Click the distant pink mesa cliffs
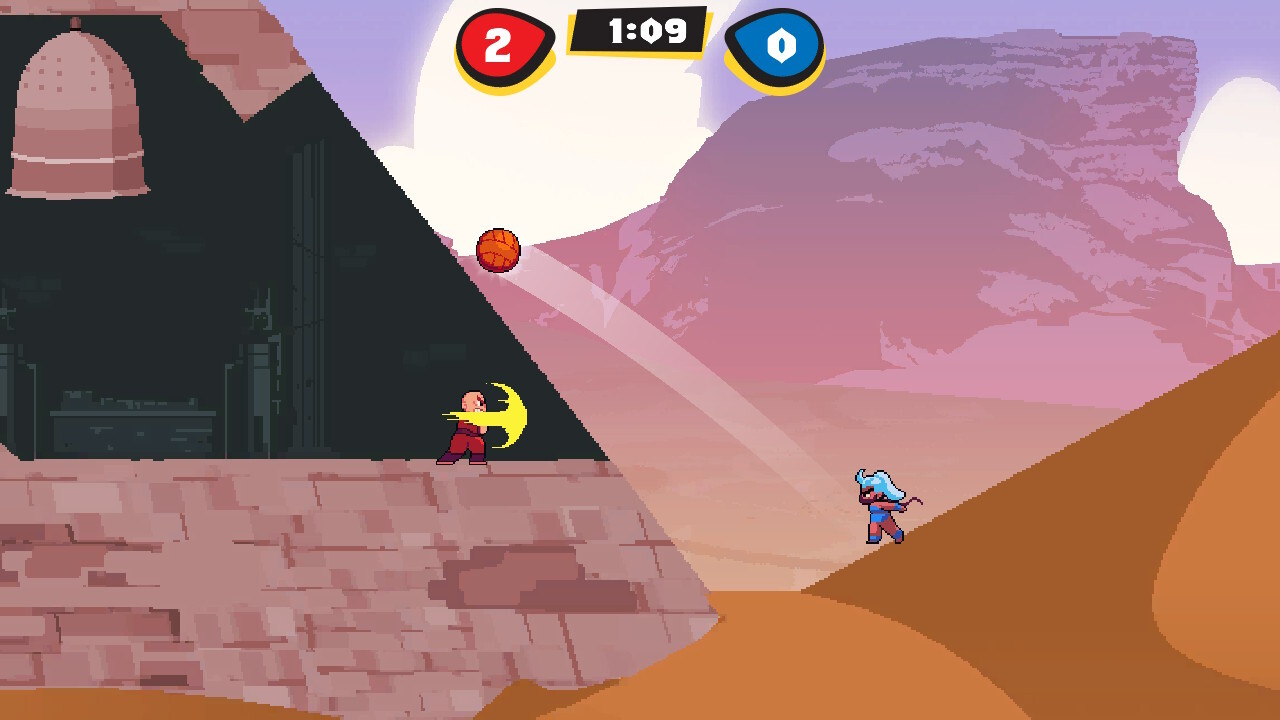This screenshot has width=1280, height=720. pyautogui.click(x=1000, y=200)
